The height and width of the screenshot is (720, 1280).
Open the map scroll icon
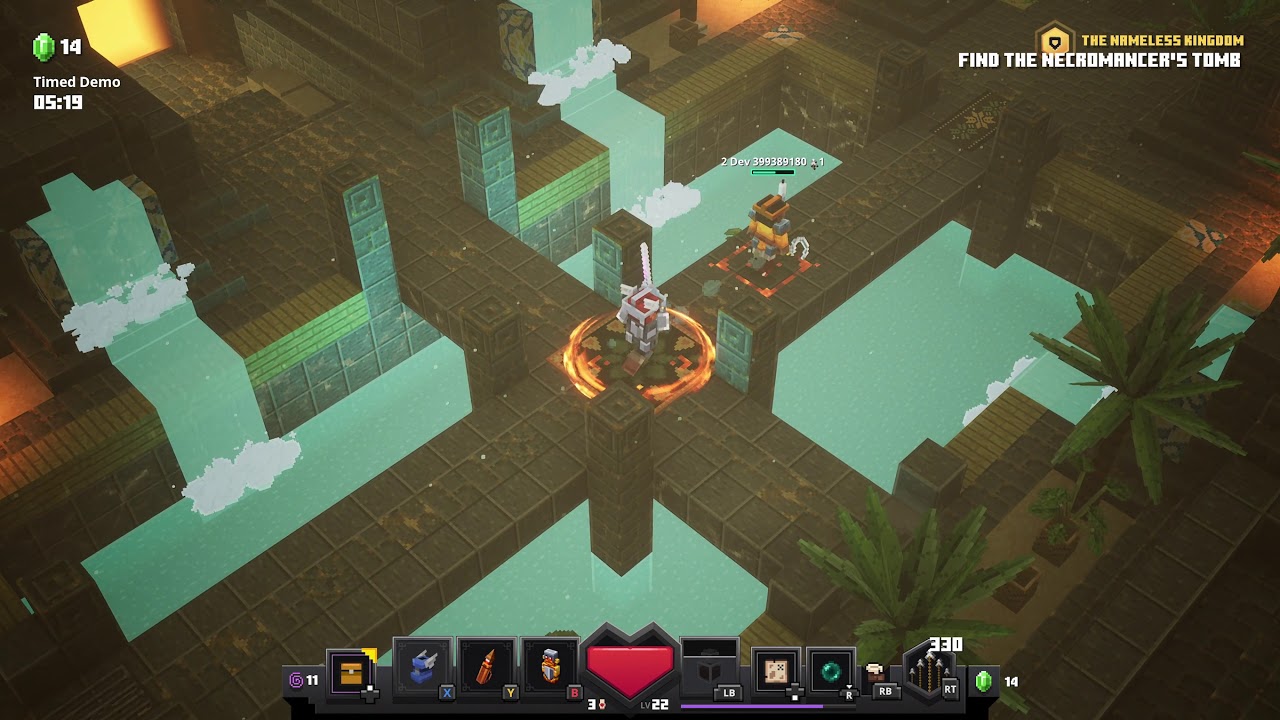click(775, 670)
